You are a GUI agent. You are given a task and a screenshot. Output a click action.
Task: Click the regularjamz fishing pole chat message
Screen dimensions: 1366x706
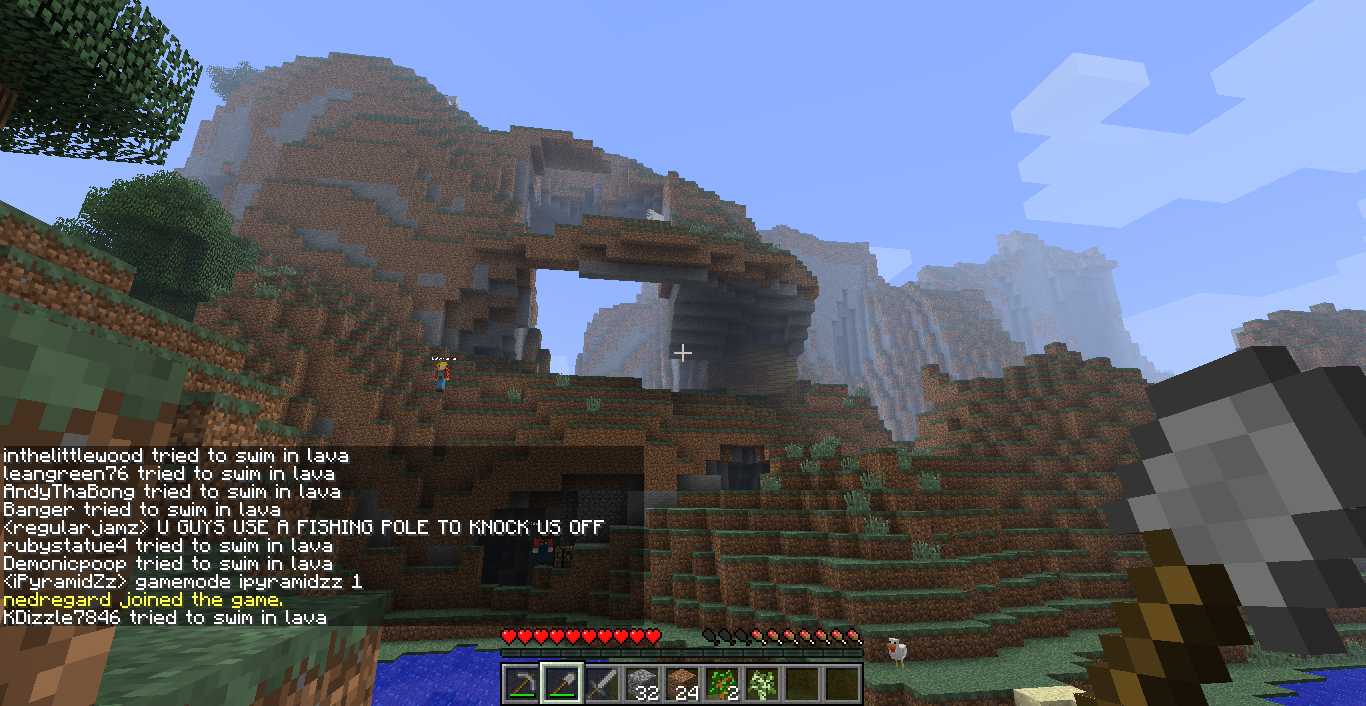click(304, 528)
